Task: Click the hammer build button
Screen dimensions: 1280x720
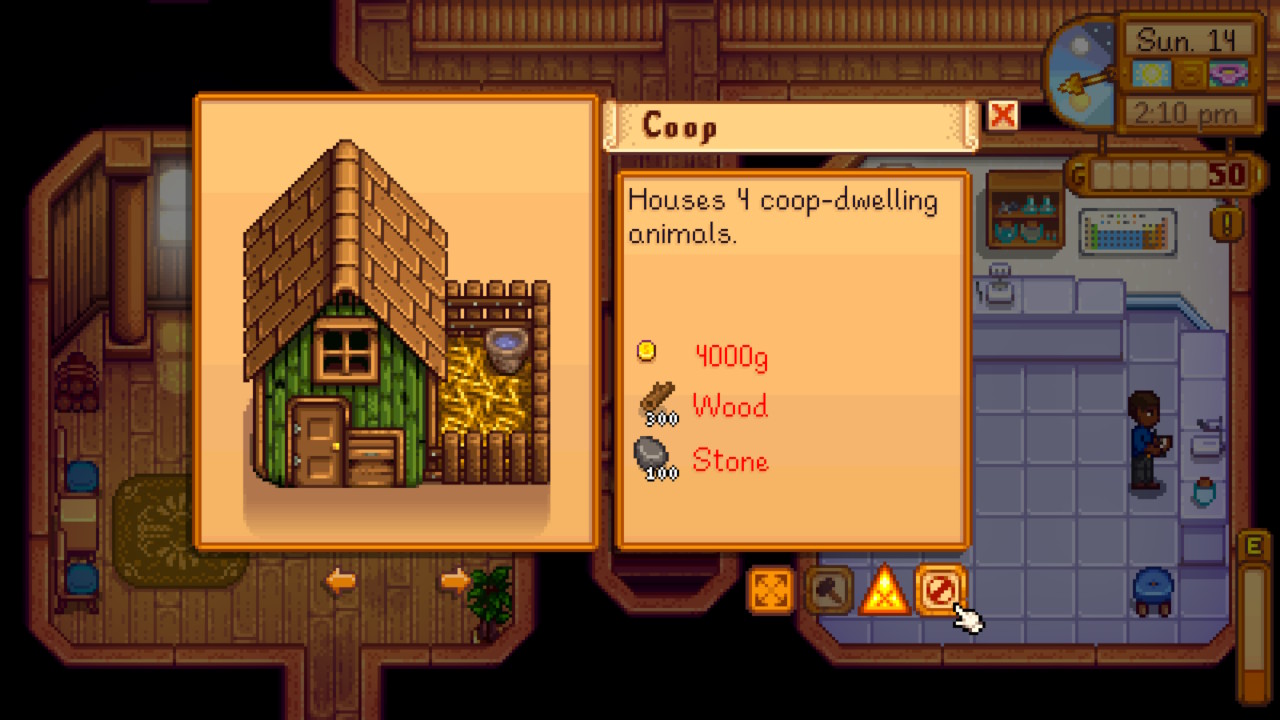Action: click(x=828, y=590)
